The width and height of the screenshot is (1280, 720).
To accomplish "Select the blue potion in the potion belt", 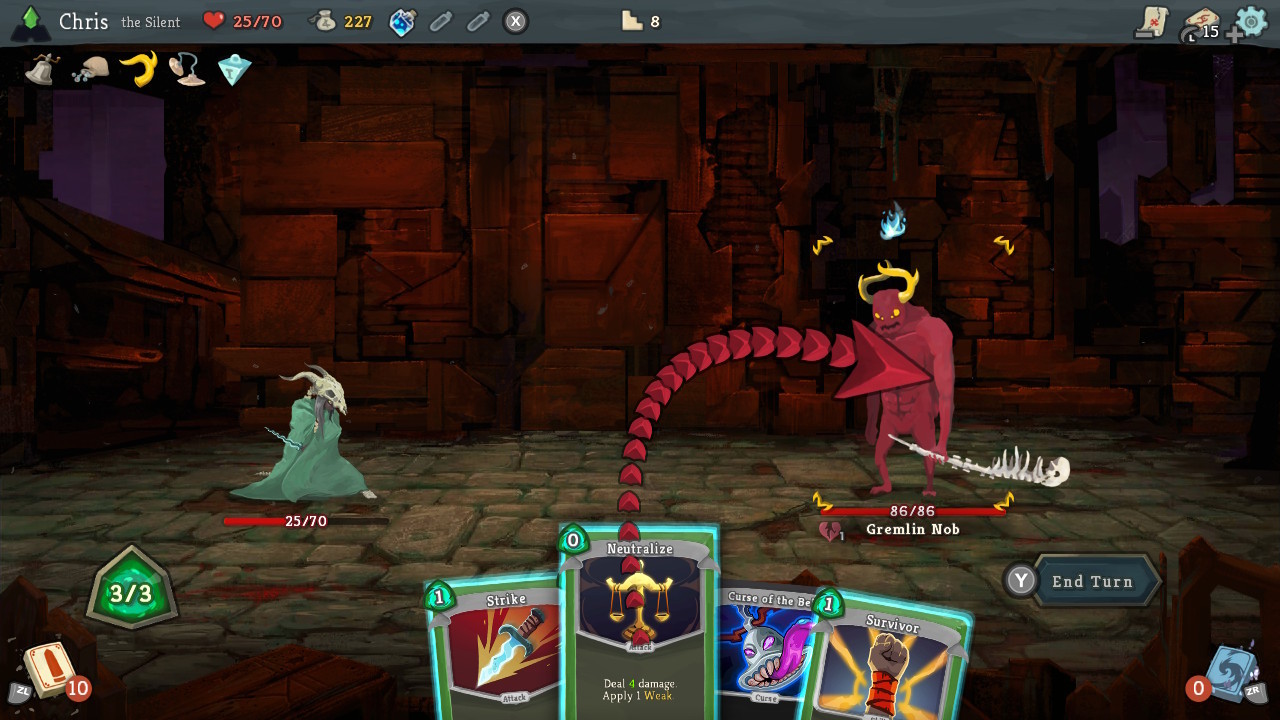I will [401, 23].
